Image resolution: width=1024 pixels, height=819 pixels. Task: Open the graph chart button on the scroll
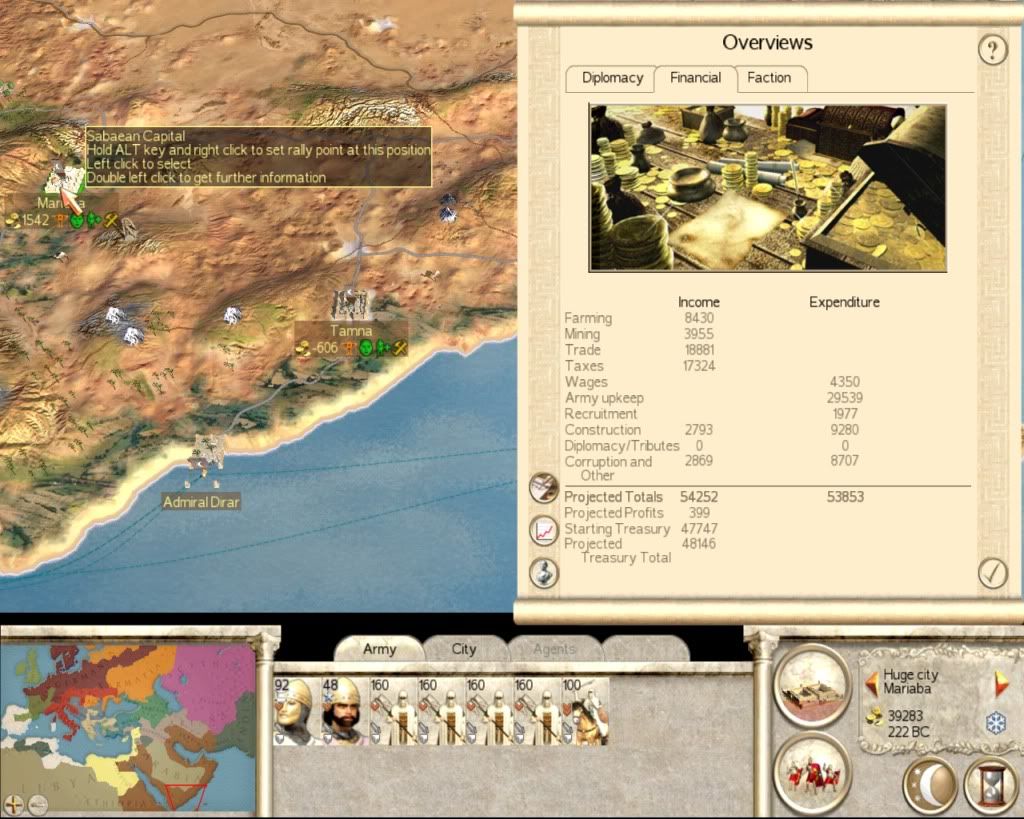(x=543, y=530)
